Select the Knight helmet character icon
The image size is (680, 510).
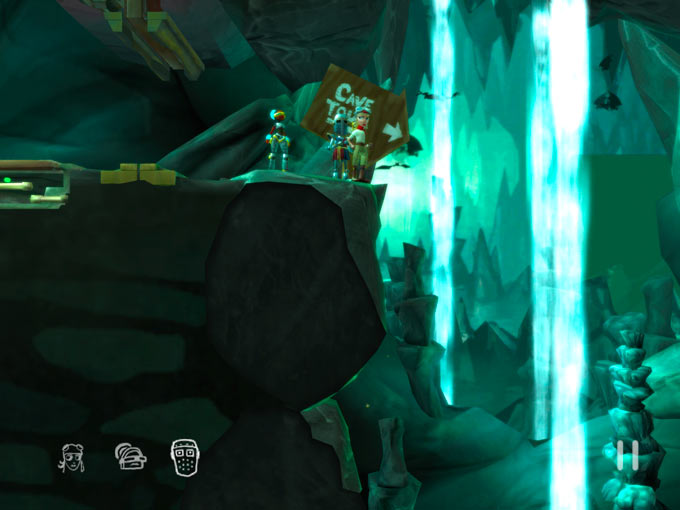[129, 457]
